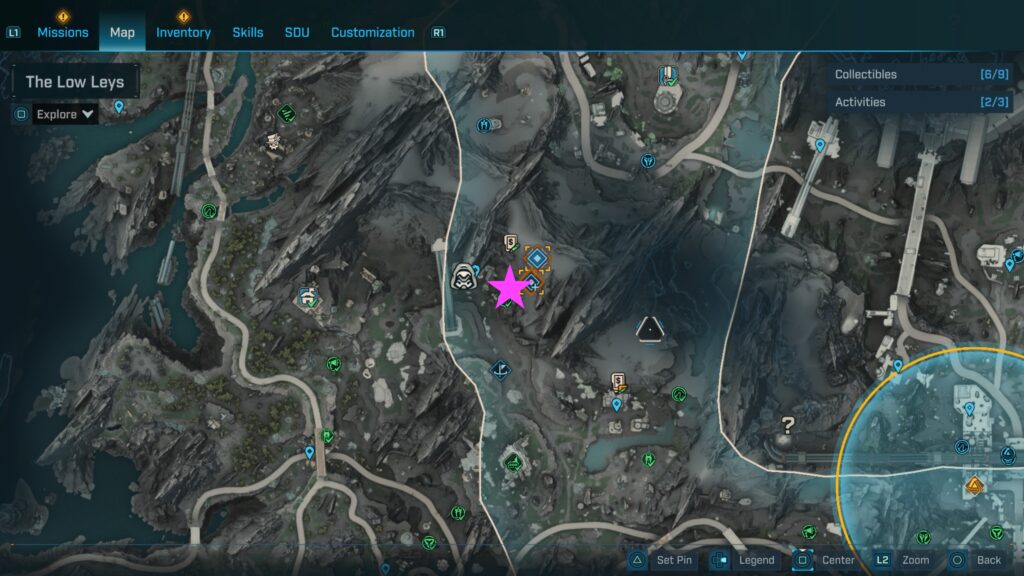Select the hooded figure map icon
Viewport: 1024px width, 576px height.
462,278
